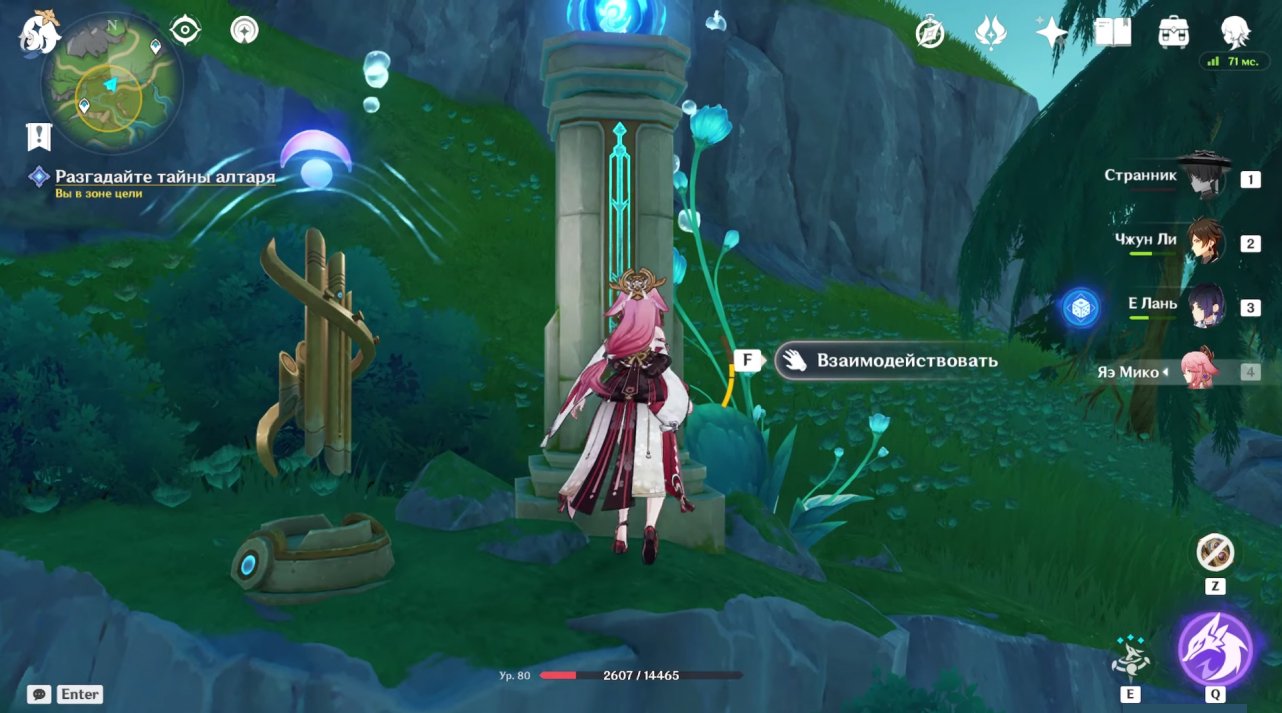Open the winged battle pass icon
Viewport: 1282px width, 713px height.
pos(990,33)
